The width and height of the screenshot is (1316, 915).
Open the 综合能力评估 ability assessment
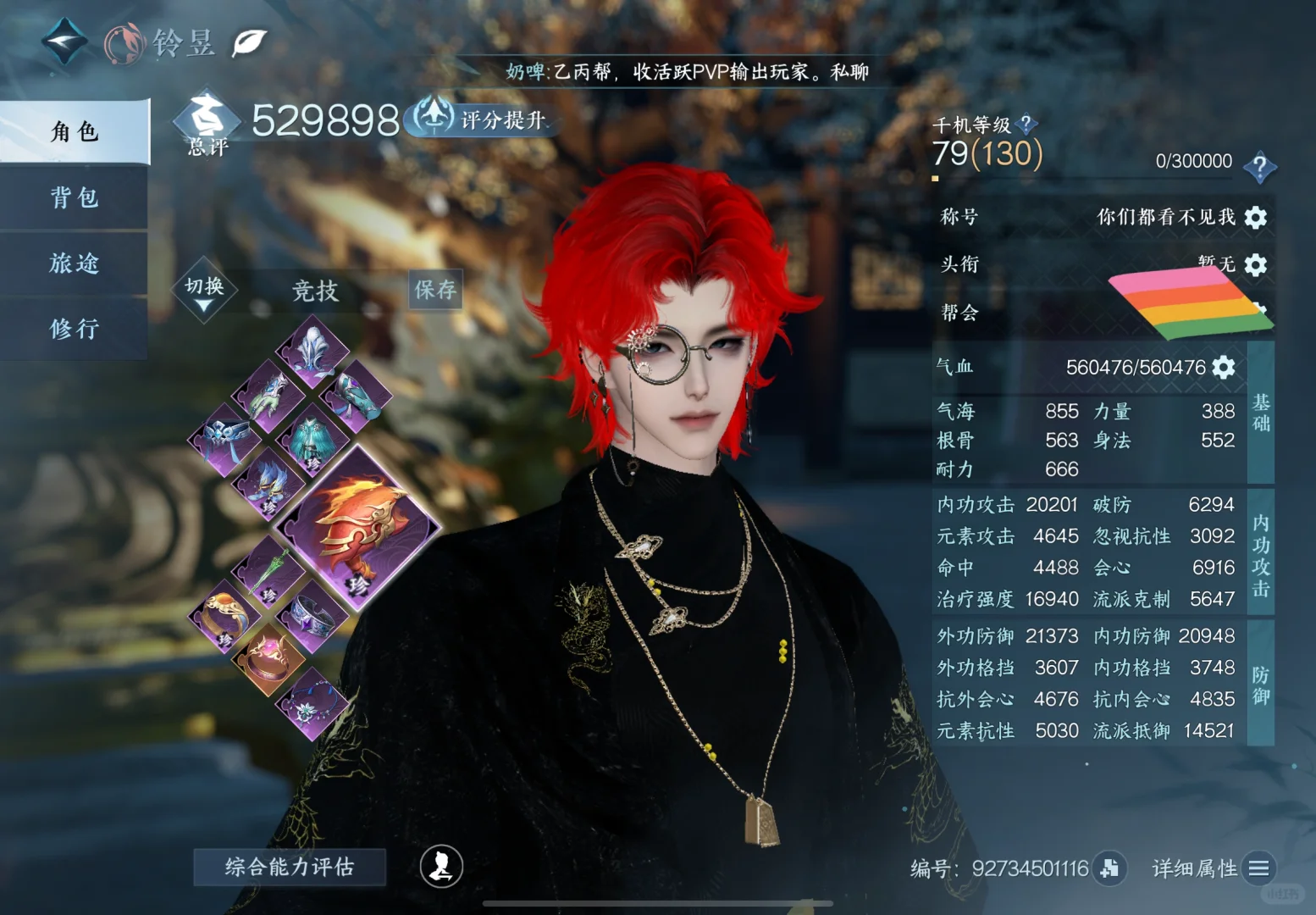[x=290, y=867]
